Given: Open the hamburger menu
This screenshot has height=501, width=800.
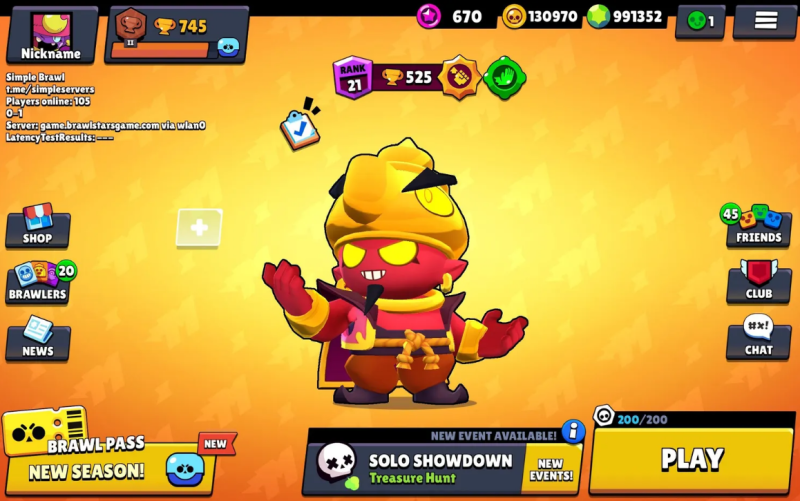Looking at the screenshot, I should tap(765, 21).
